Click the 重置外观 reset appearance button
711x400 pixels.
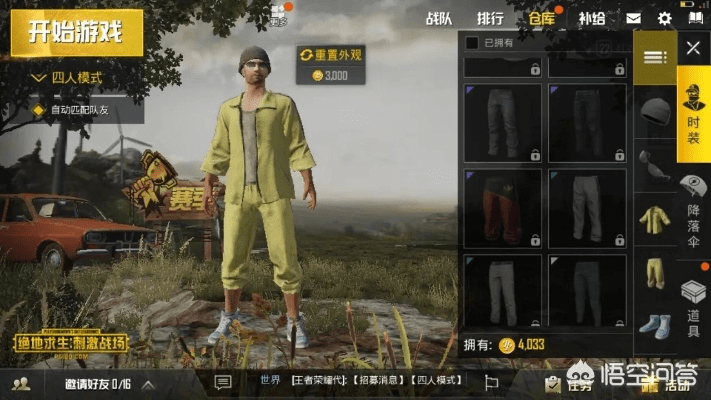point(330,54)
